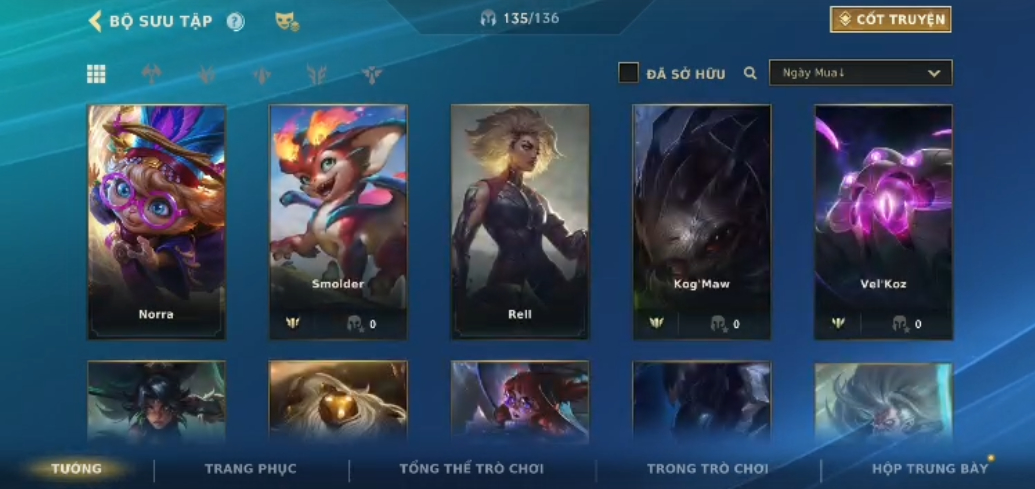Open the Tổng Thể Trò Chơi tab
Viewport: 1035px width, 489px height.
(472, 469)
